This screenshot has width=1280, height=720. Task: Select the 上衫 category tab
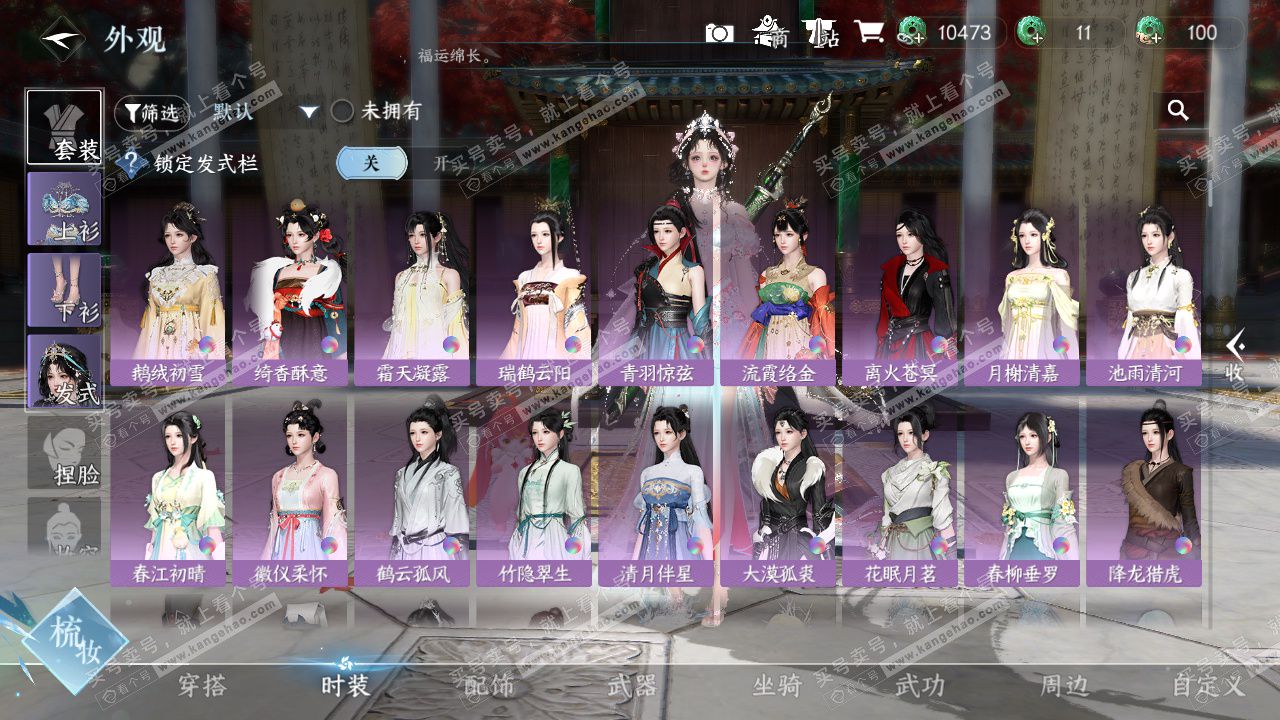coord(64,208)
